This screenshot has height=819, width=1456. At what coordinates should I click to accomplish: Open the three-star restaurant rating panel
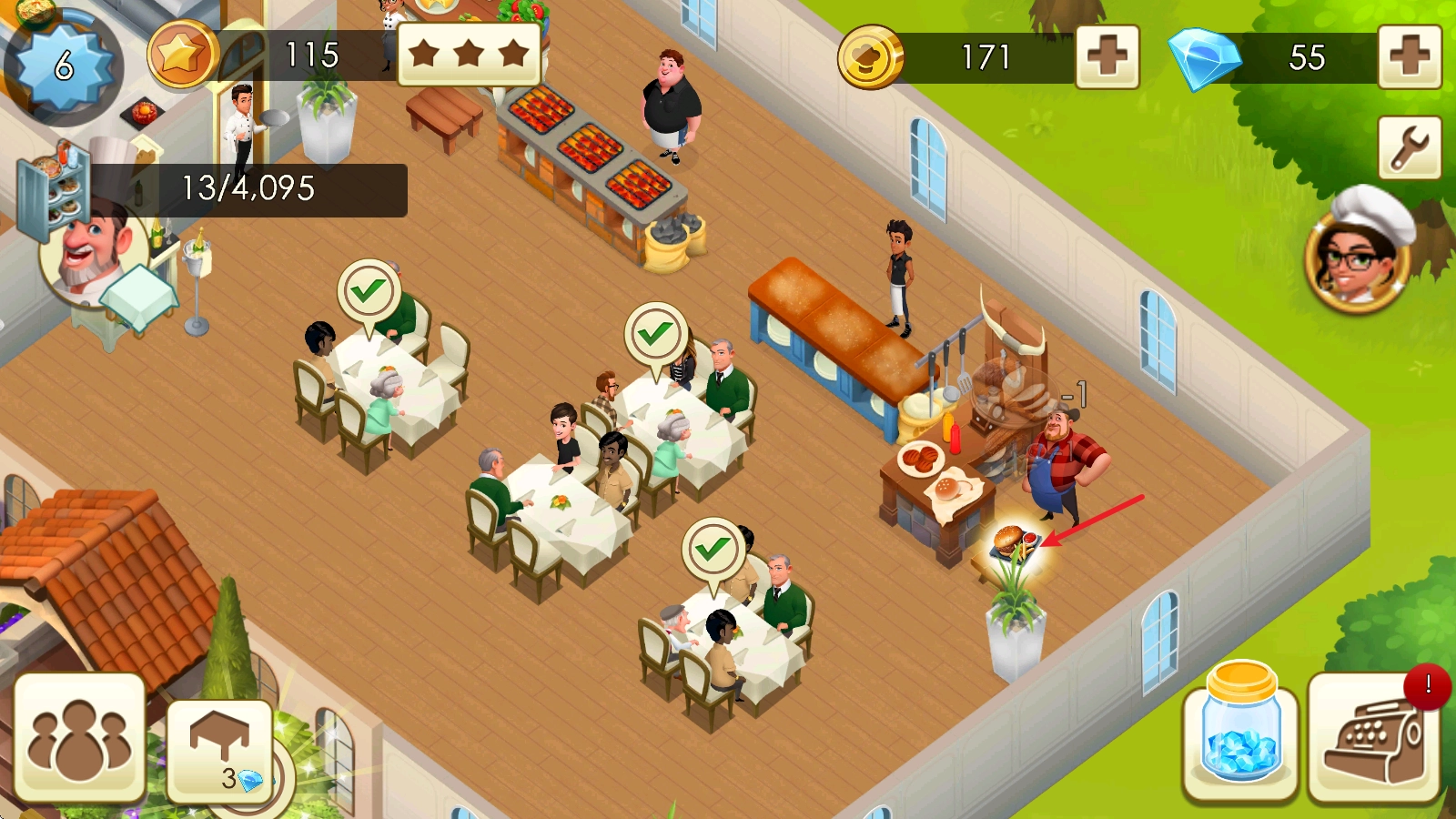(469, 54)
